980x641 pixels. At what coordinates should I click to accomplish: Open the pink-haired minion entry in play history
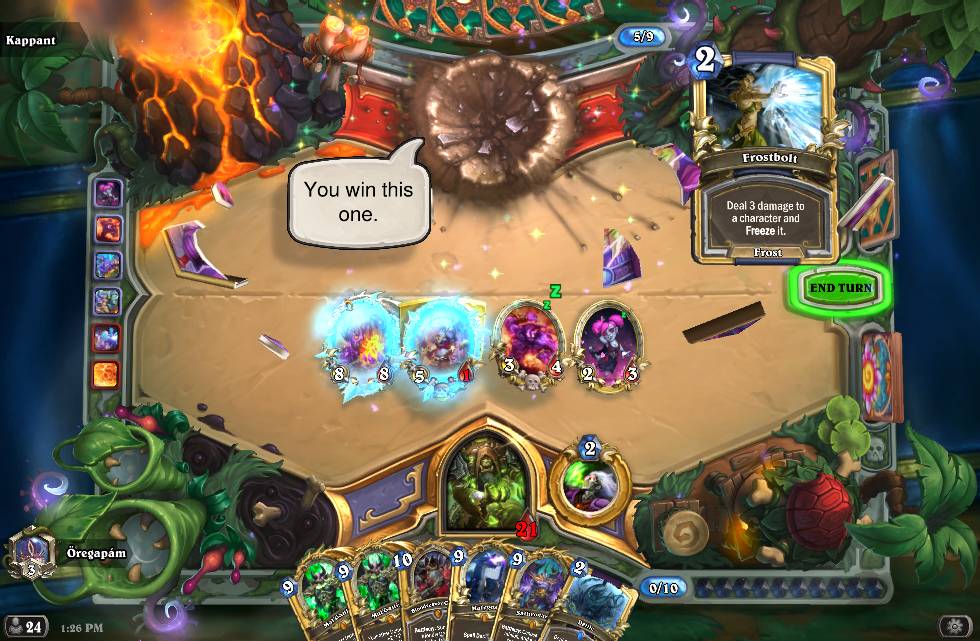pyautogui.click(x=107, y=193)
